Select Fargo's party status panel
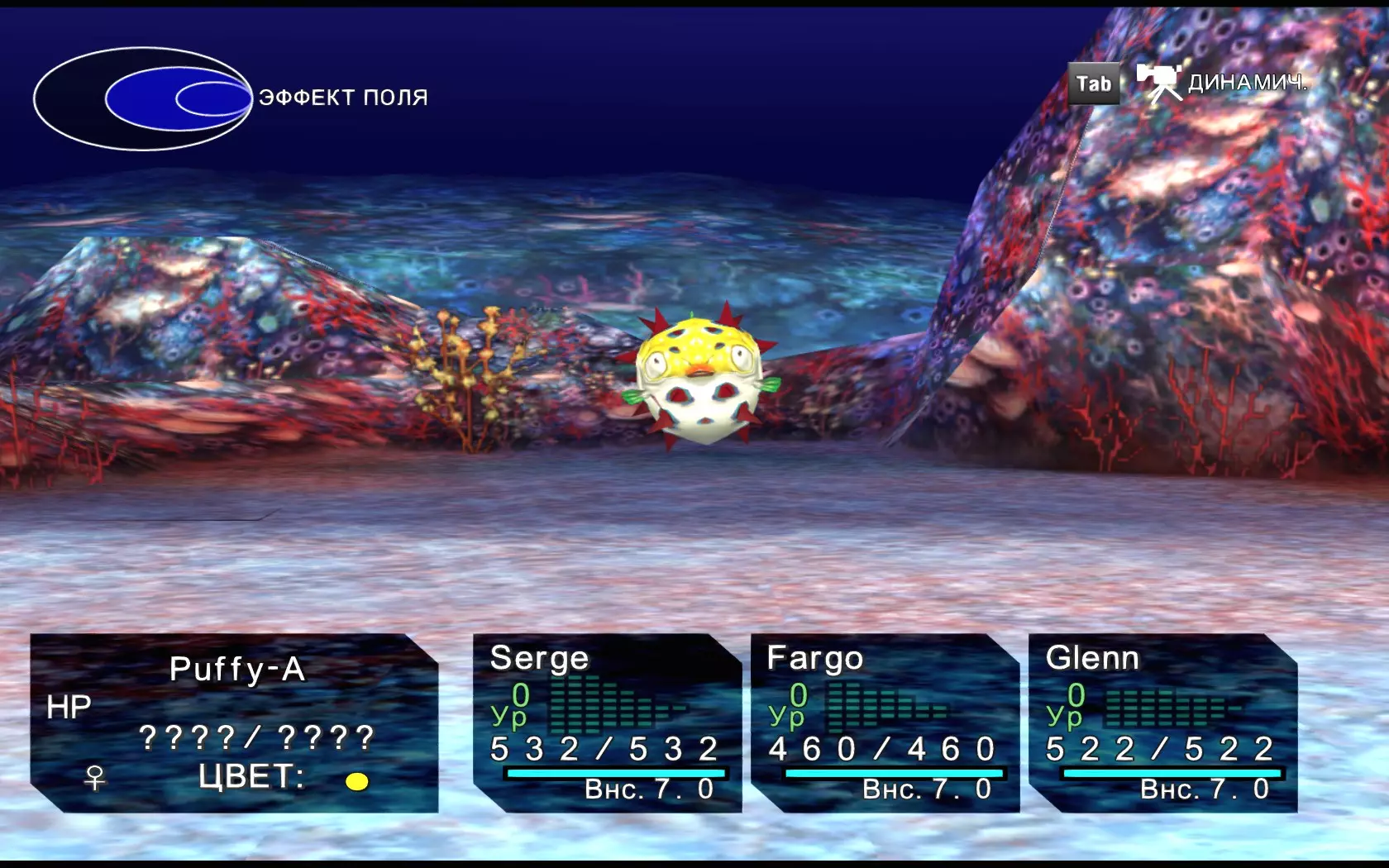This screenshot has width=1389, height=868. (x=885, y=723)
